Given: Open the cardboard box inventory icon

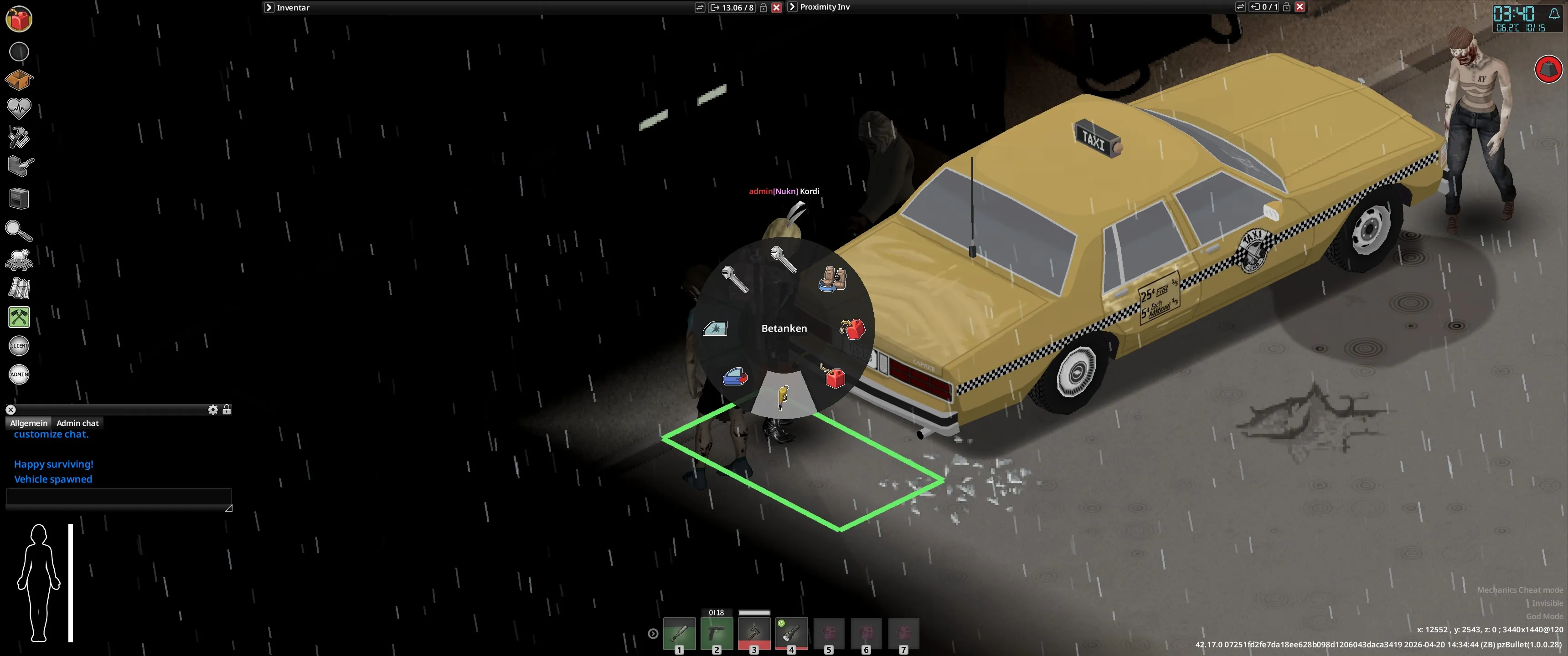Looking at the screenshot, I should [x=19, y=80].
